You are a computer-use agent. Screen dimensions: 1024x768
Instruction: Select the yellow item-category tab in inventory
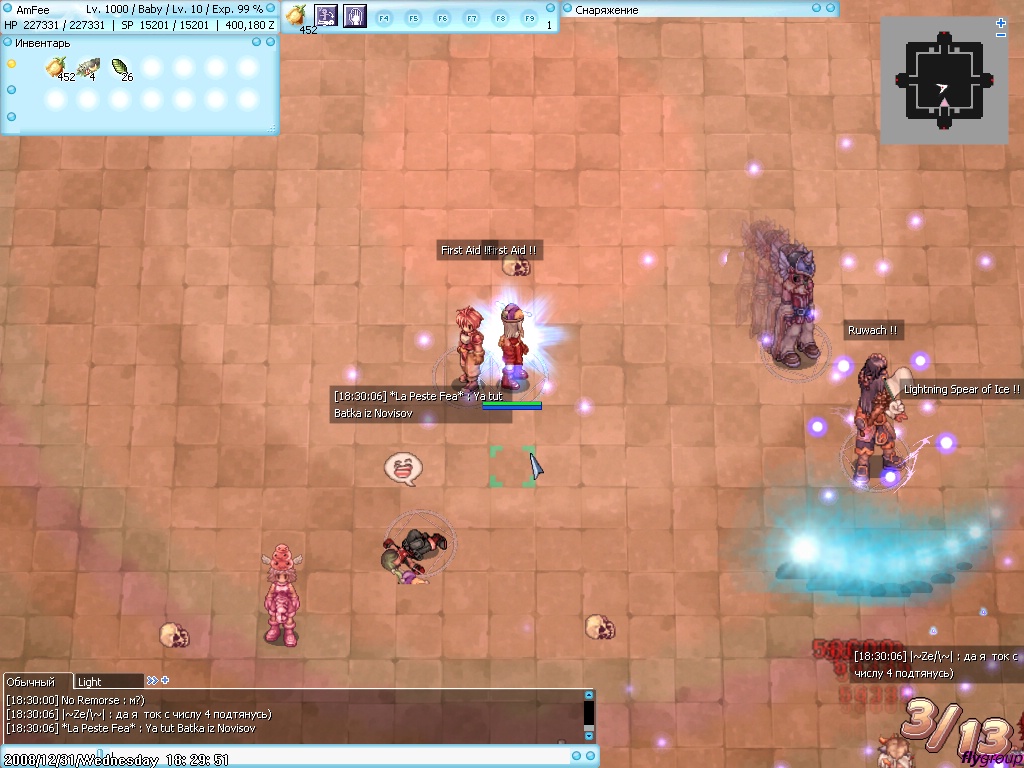12,64
